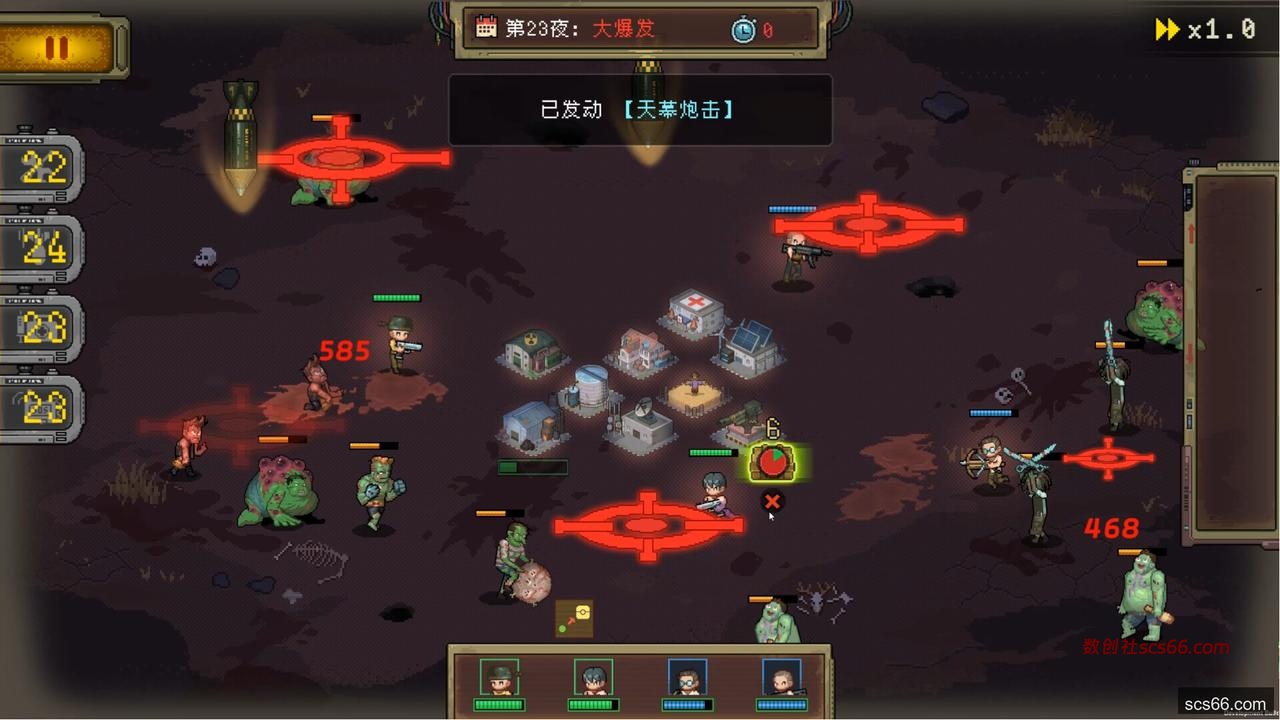Viewport: 1280px width, 720px height.
Task: Pick the goggles-wearing survivor portrait
Action: coord(687,677)
